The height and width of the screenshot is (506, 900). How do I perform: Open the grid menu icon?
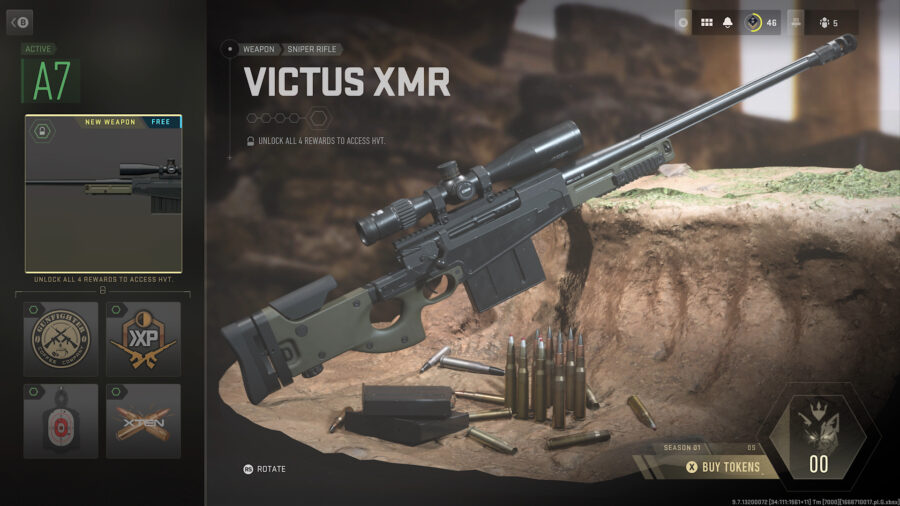[x=706, y=22]
